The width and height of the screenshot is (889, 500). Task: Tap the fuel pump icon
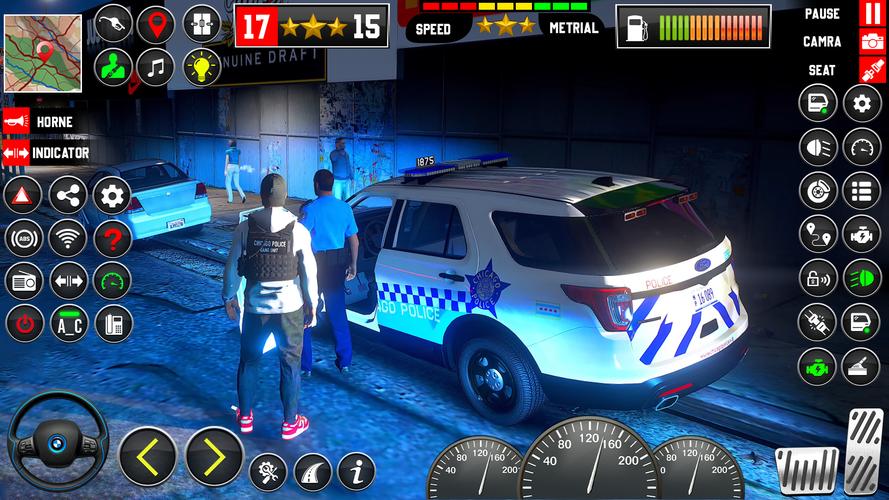click(x=113, y=24)
